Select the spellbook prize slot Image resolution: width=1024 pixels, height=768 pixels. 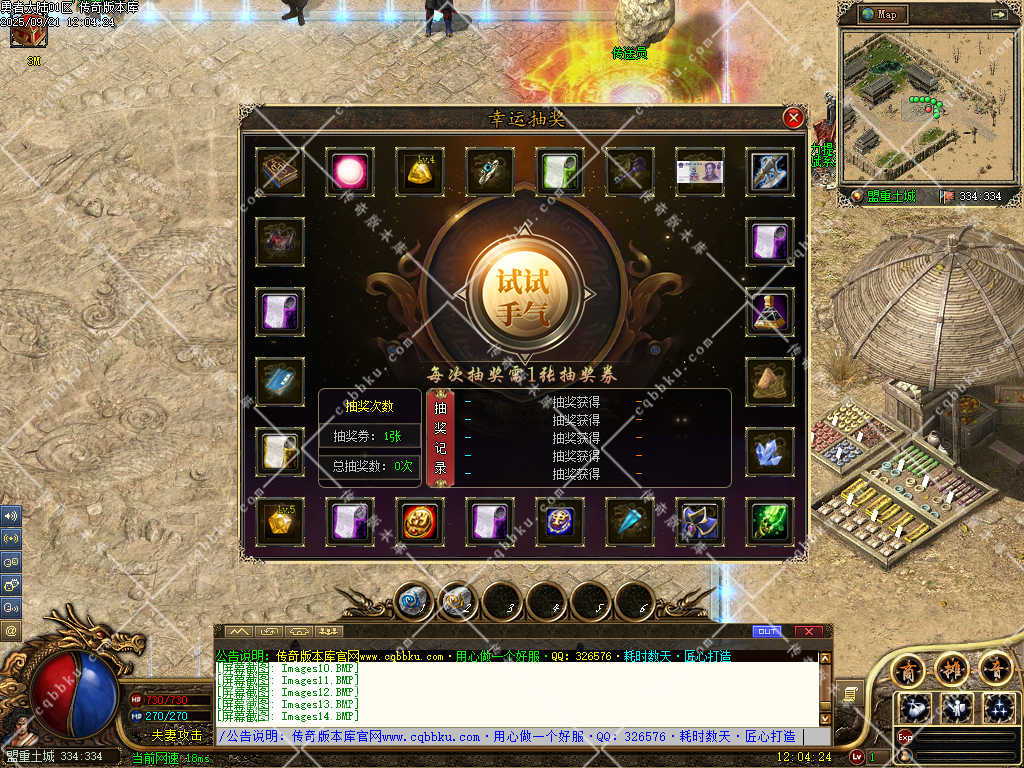(280, 172)
